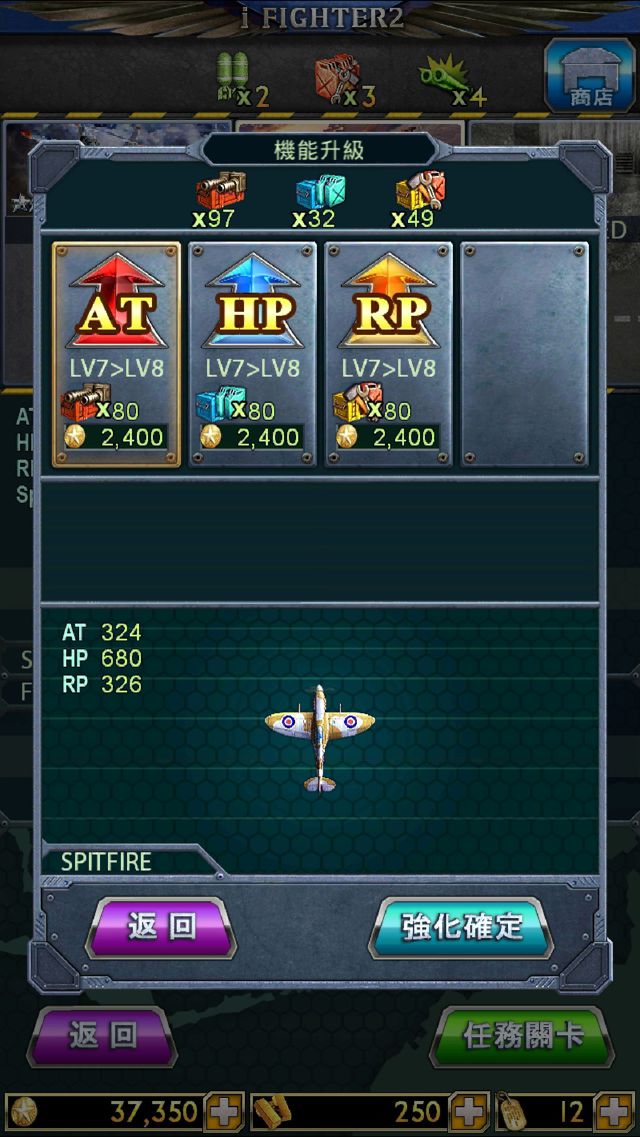Pick the orange RP upgrade card
The width and height of the screenshot is (640, 1137).
[388, 353]
